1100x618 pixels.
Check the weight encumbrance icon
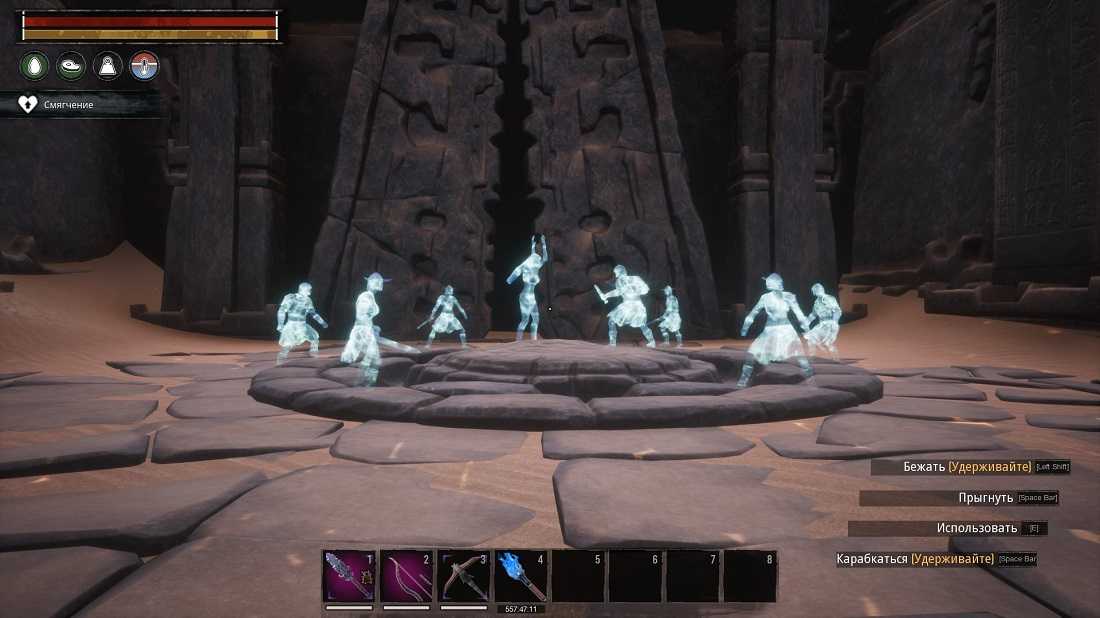pyautogui.click(x=108, y=67)
